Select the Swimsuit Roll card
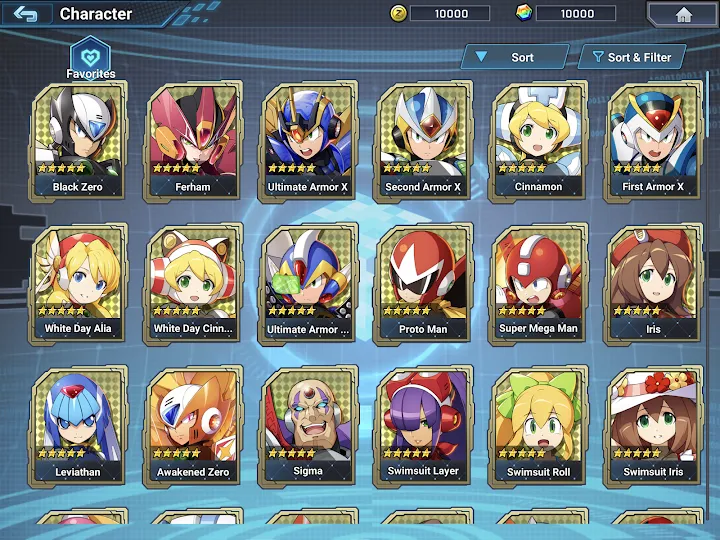720x540 pixels. click(538, 426)
